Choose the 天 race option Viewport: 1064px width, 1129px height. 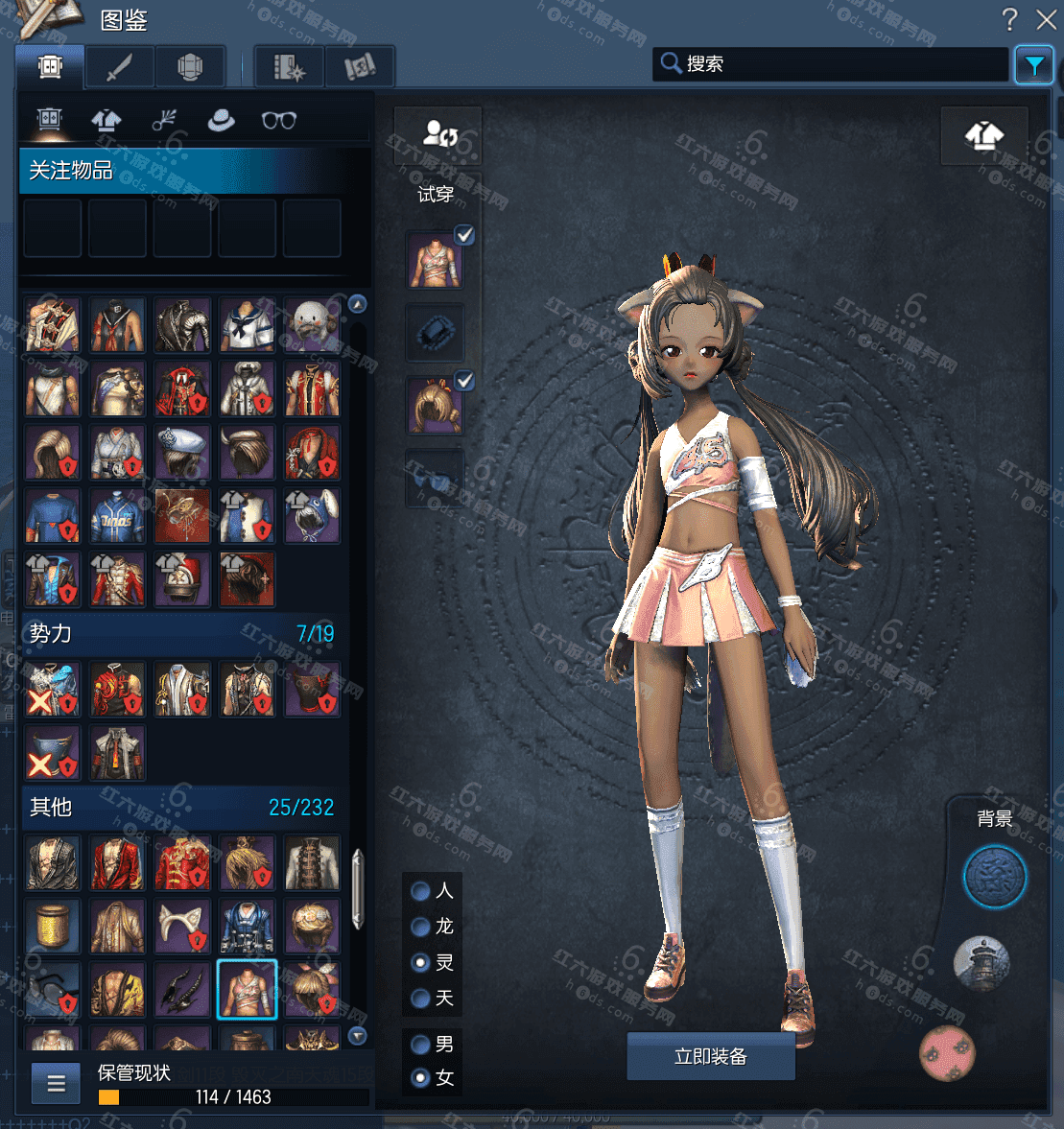420,999
